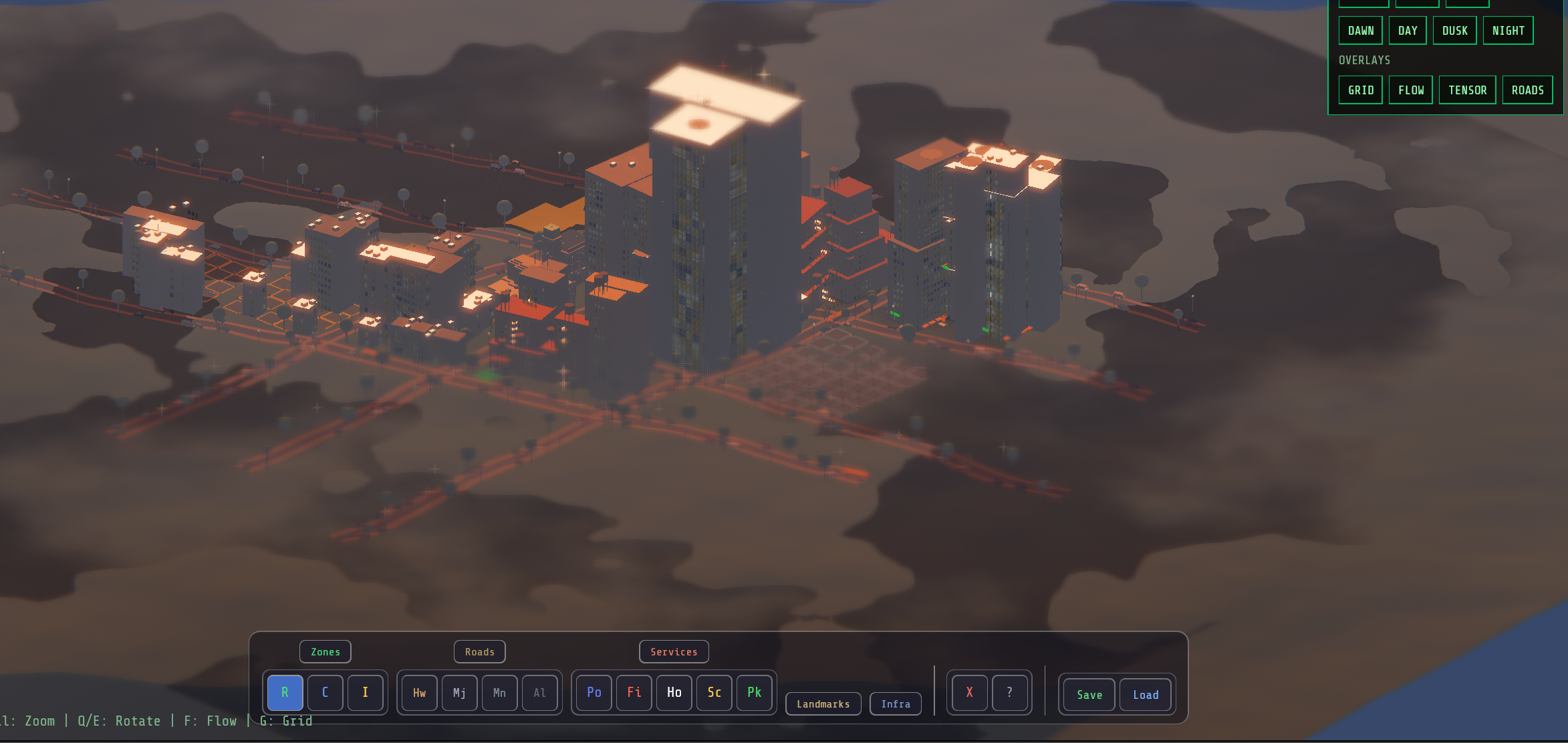Toggle the GRID overlay

pyautogui.click(x=1360, y=90)
